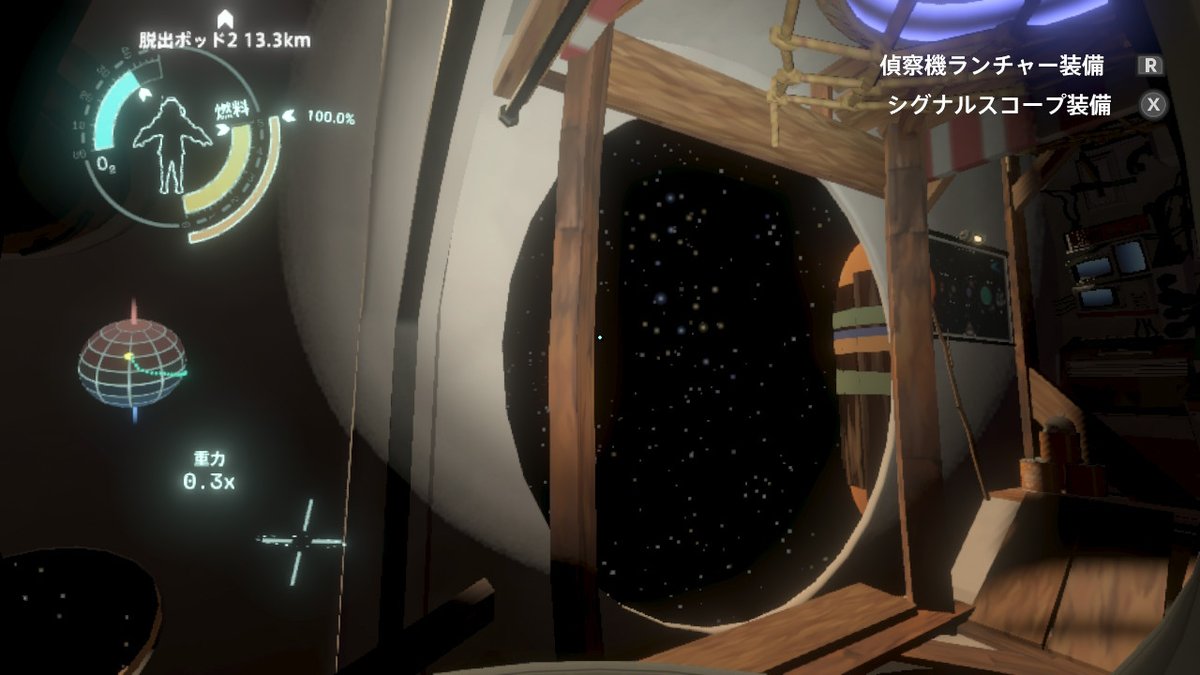This screenshot has width=1200, height=675.
Task: Select the シグナルスコープ装備 prompt label
Action: pos(999,106)
